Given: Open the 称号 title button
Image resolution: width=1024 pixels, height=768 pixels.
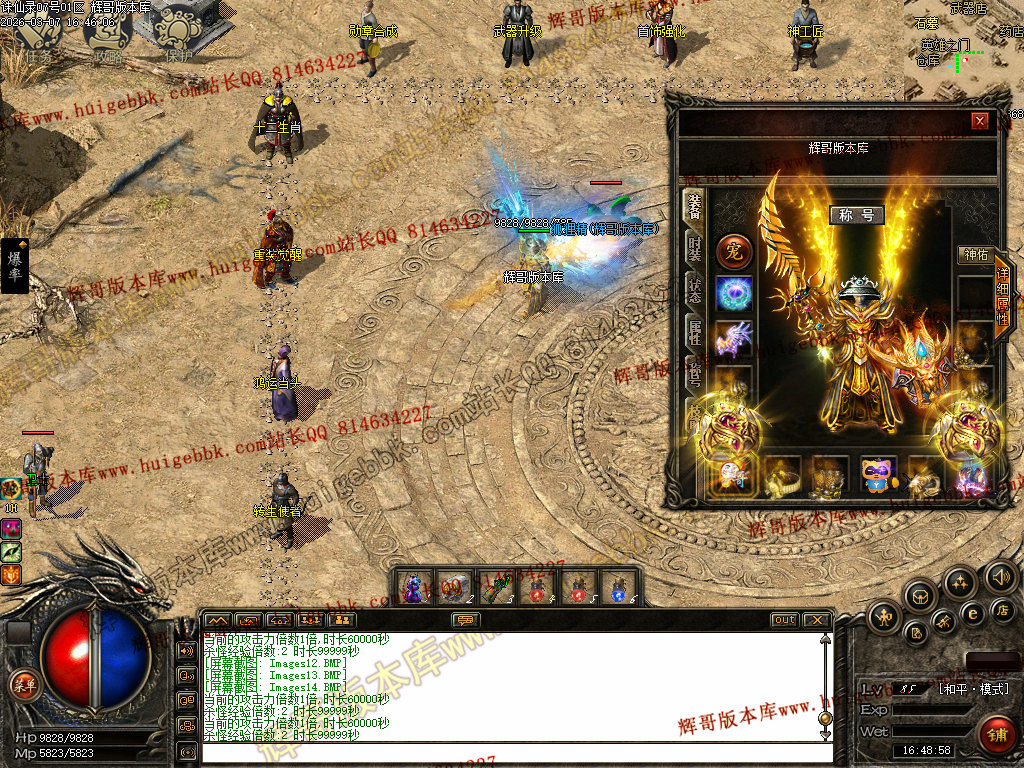Looking at the screenshot, I should click(856, 215).
